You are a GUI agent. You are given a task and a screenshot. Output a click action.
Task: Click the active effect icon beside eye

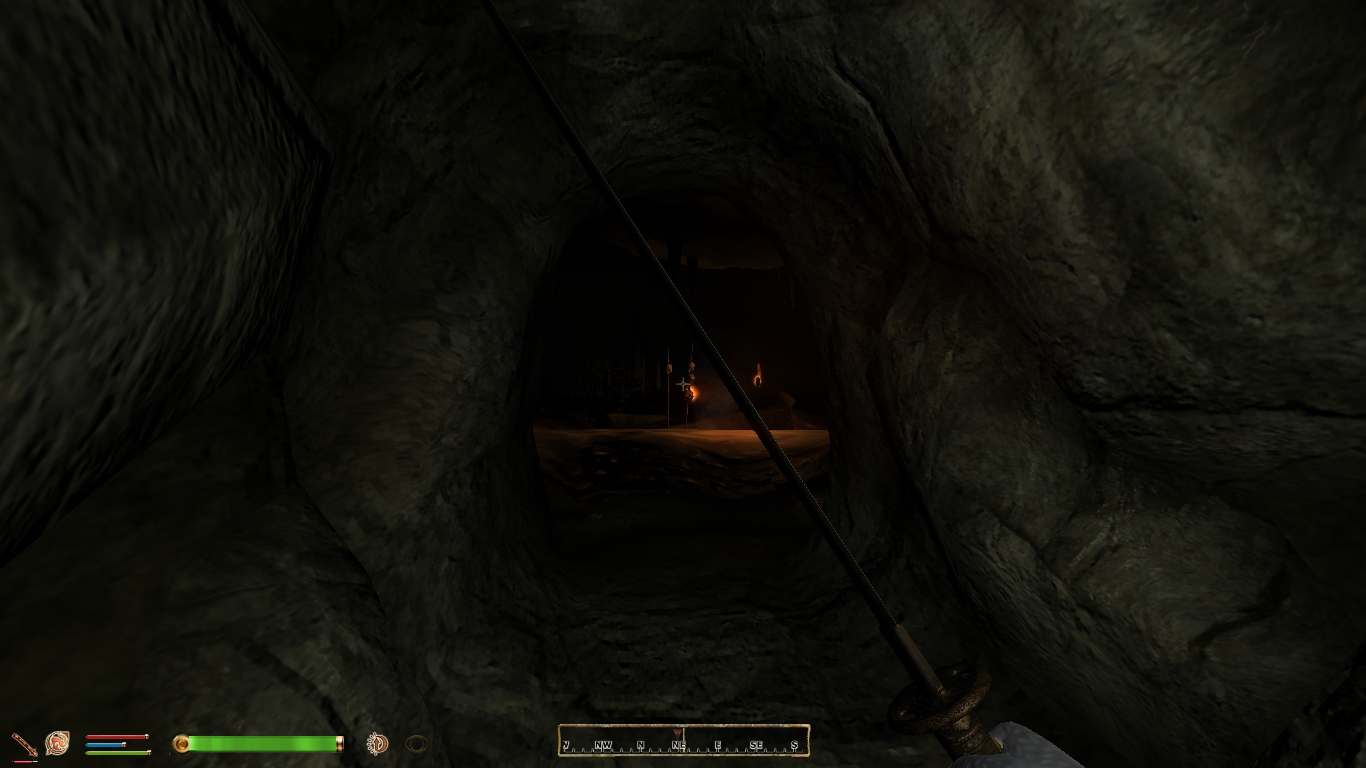point(377,743)
